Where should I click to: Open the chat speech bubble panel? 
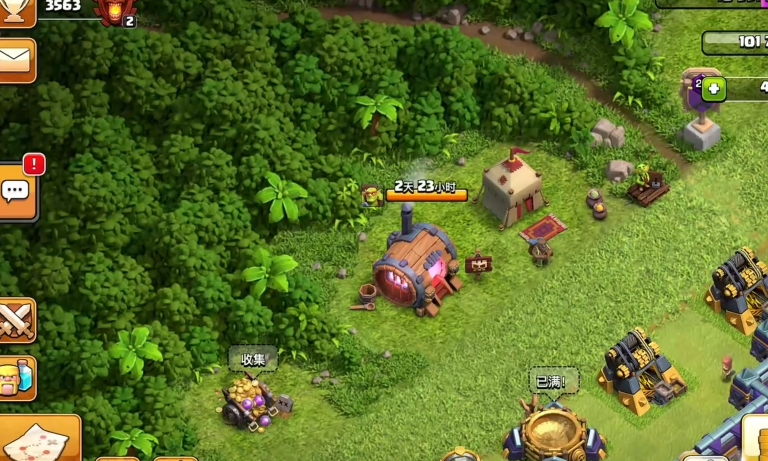pyautogui.click(x=16, y=192)
